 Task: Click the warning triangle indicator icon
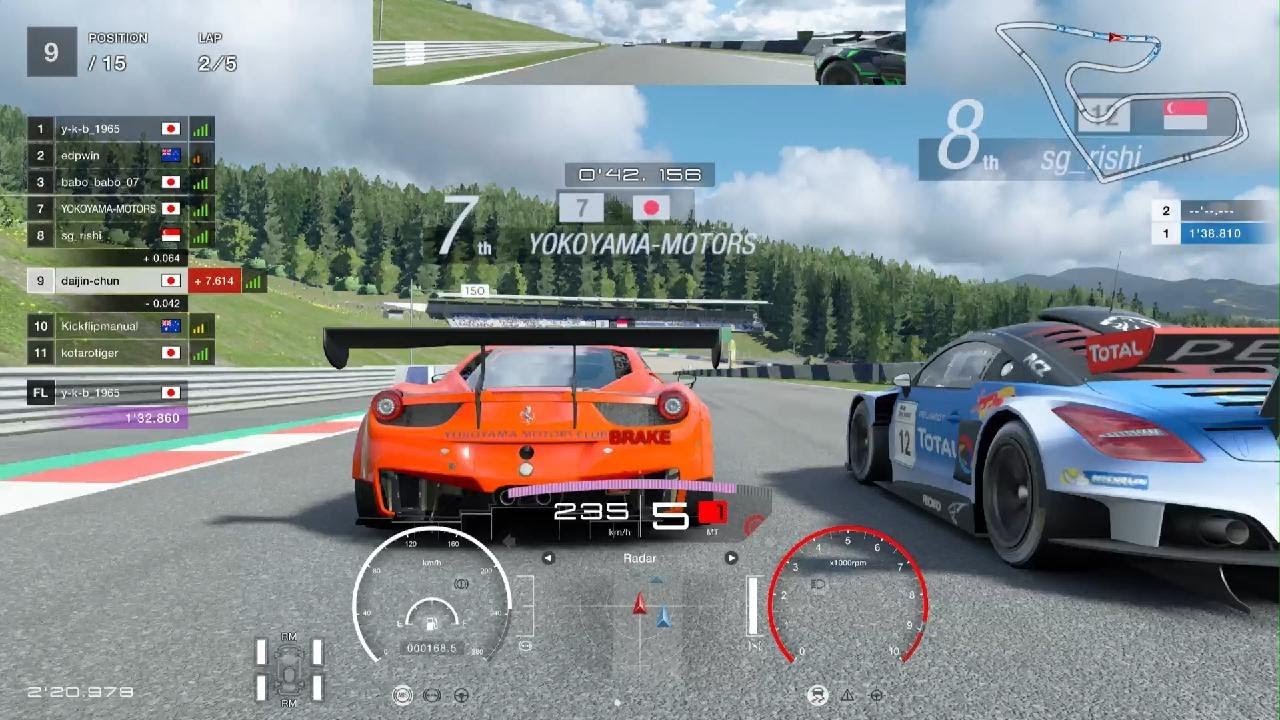point(847,695)
